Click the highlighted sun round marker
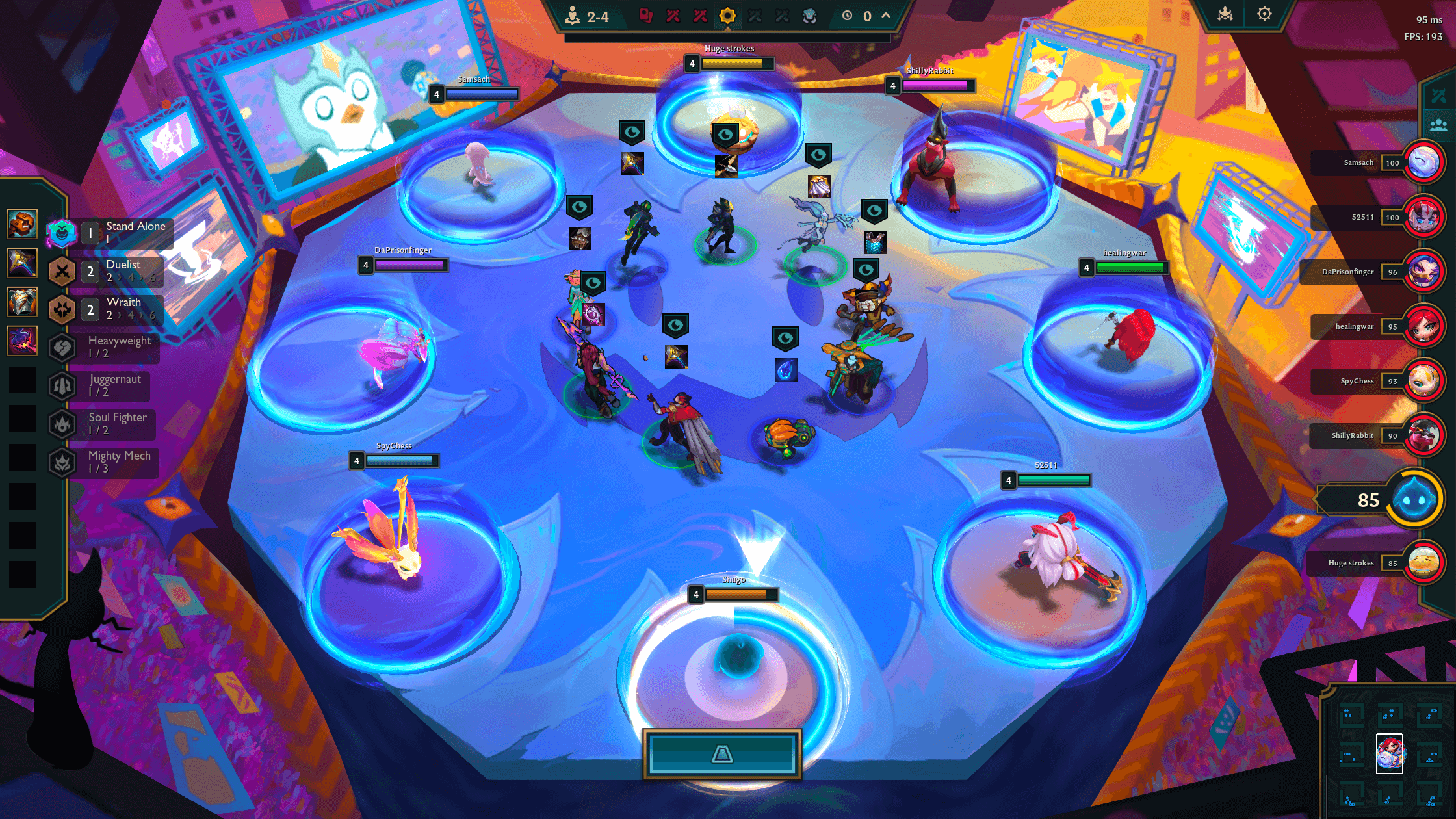The image size is (1456, 819). 727,16
